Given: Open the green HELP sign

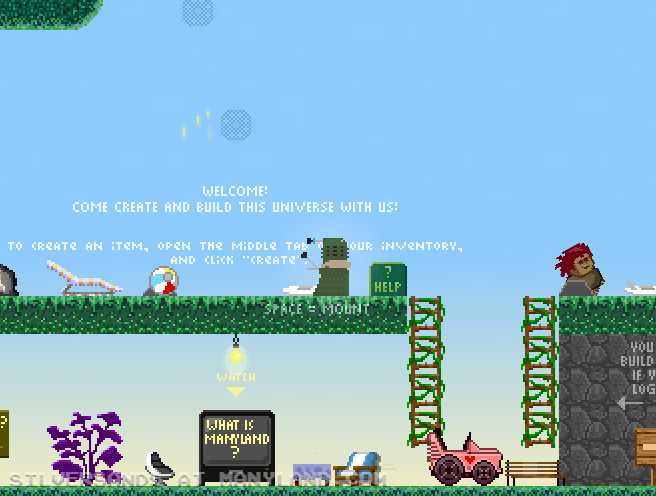Looking at the screenshot, I should coord(387,279).
